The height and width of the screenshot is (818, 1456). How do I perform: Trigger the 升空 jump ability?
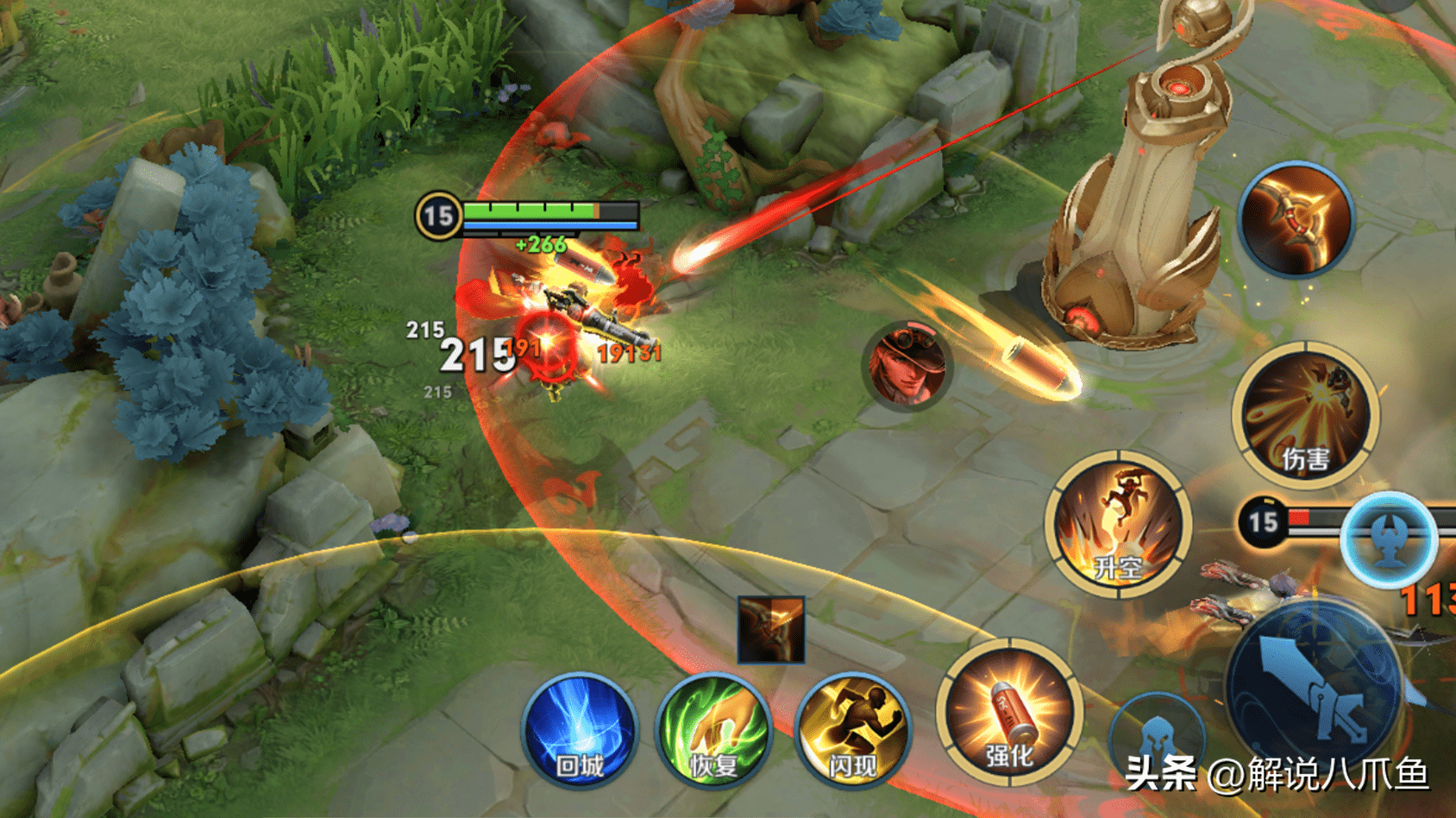[x=1119, y=524]
